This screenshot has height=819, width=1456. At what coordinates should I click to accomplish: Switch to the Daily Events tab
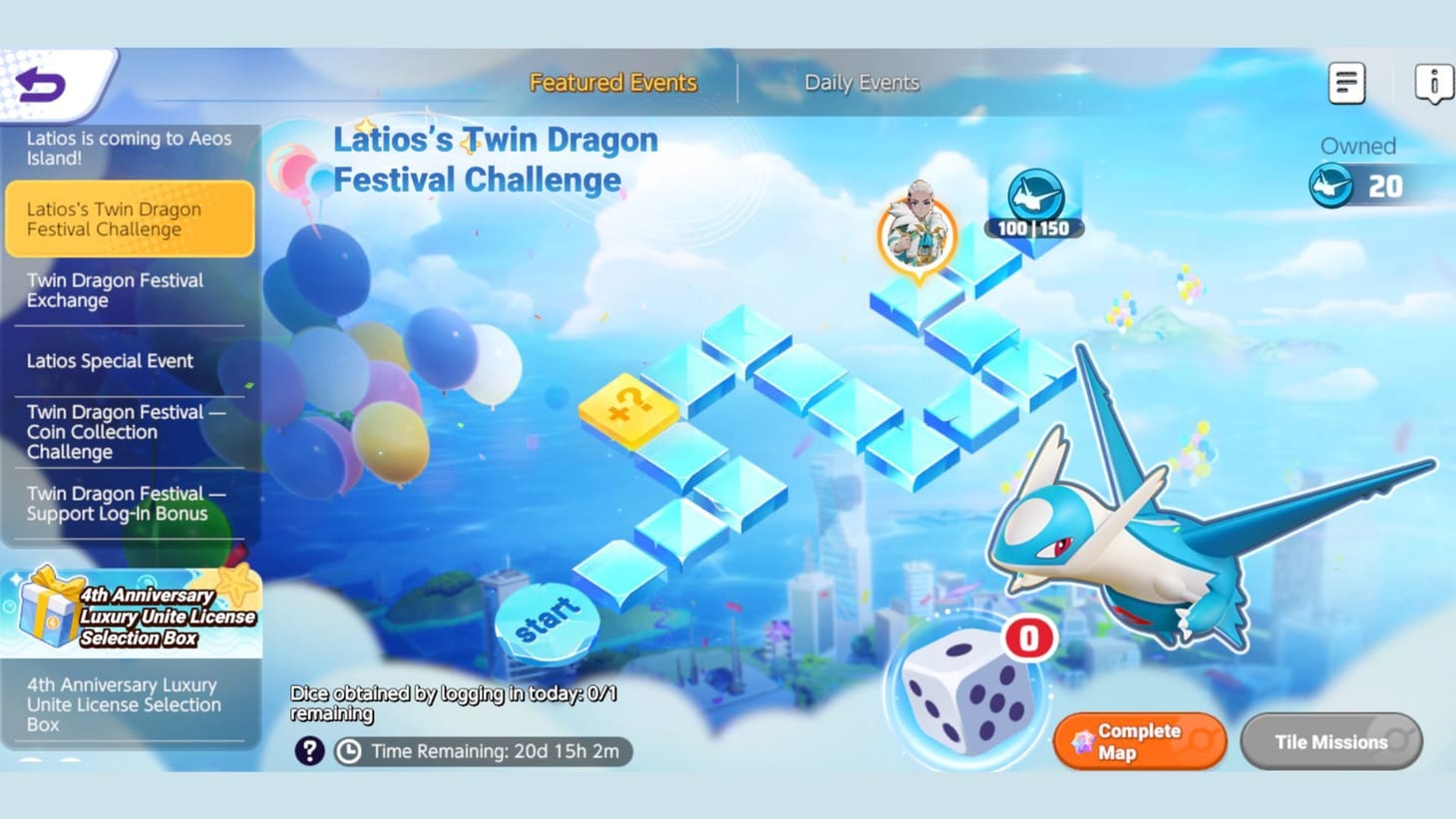tap(862, 83)
